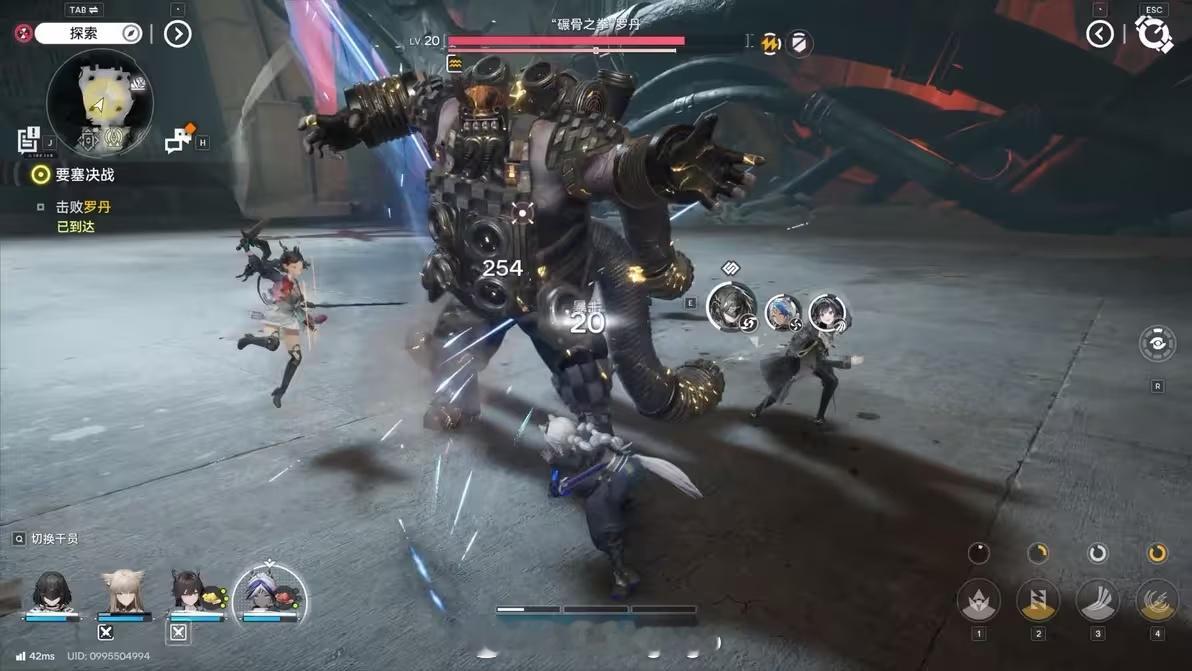1192x671 pixels.
Task: Switch to the black-haired masked operator portrait
Action: pos(51,591)
